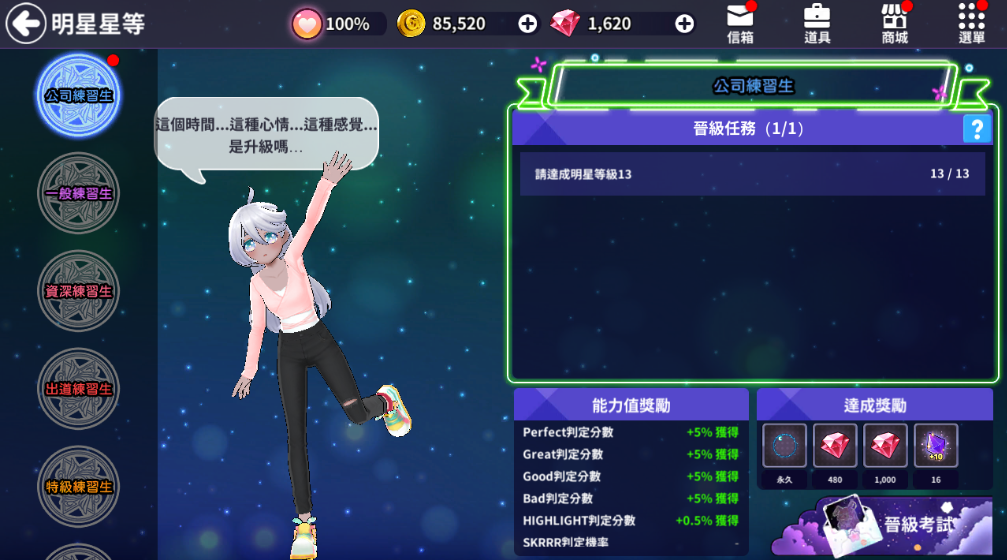Open the 選單 menu grid
This screenshot has width=1007, height=560.
[x=971, y=24]
